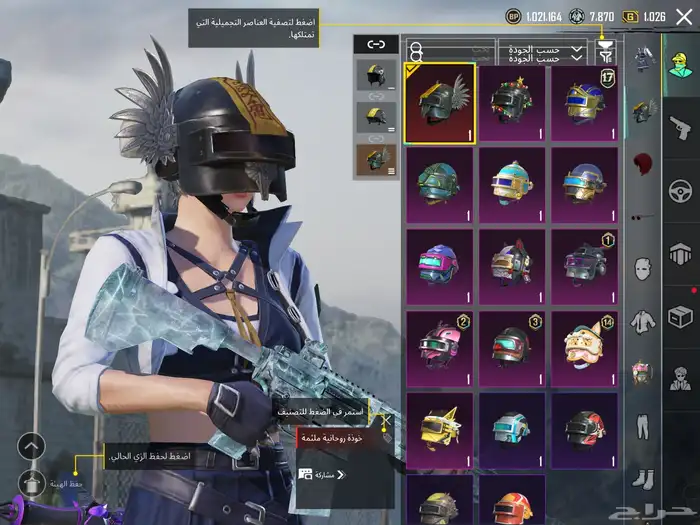Open the face mask subcategory
The width and height of the screenshot is (700, 525).
[x=643, y=268]
